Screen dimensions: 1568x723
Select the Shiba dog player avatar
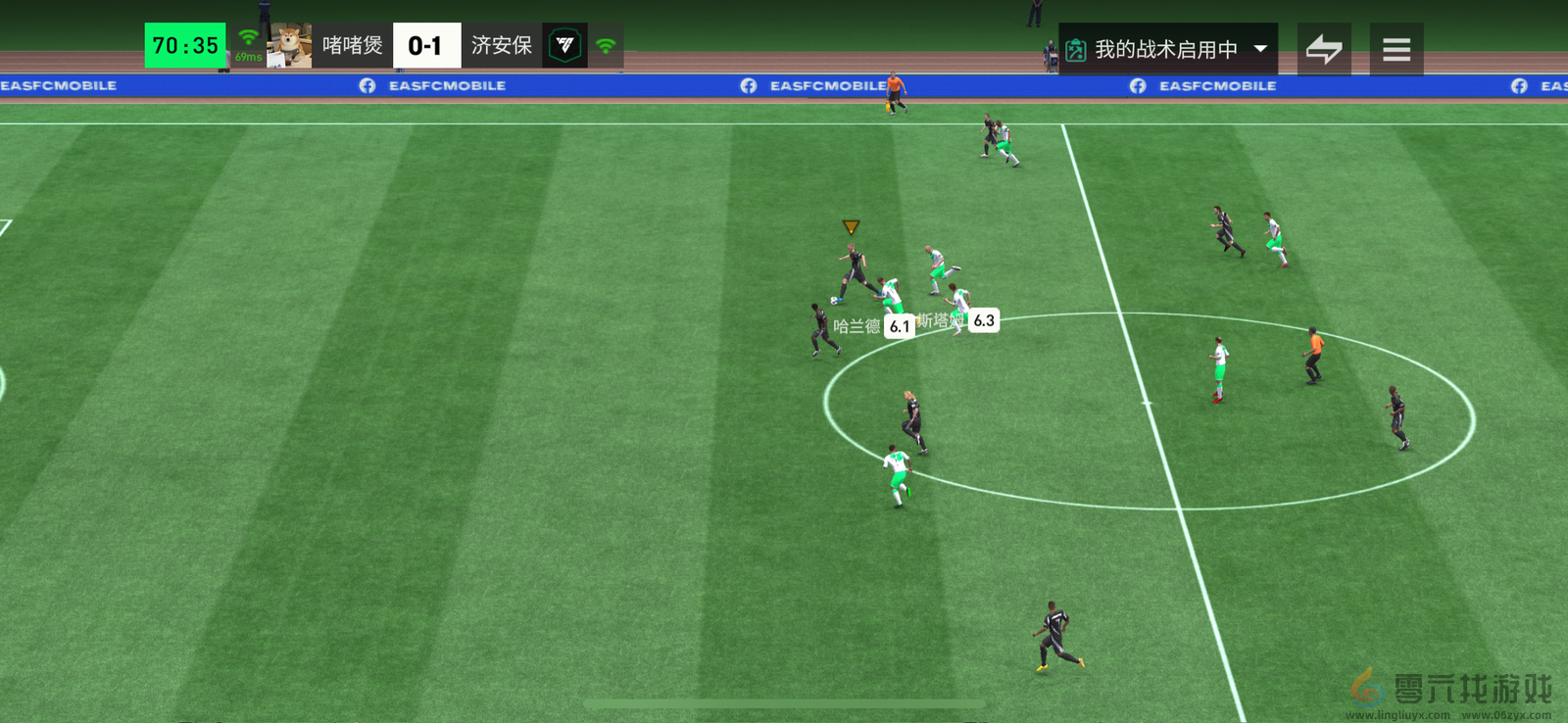289,46
